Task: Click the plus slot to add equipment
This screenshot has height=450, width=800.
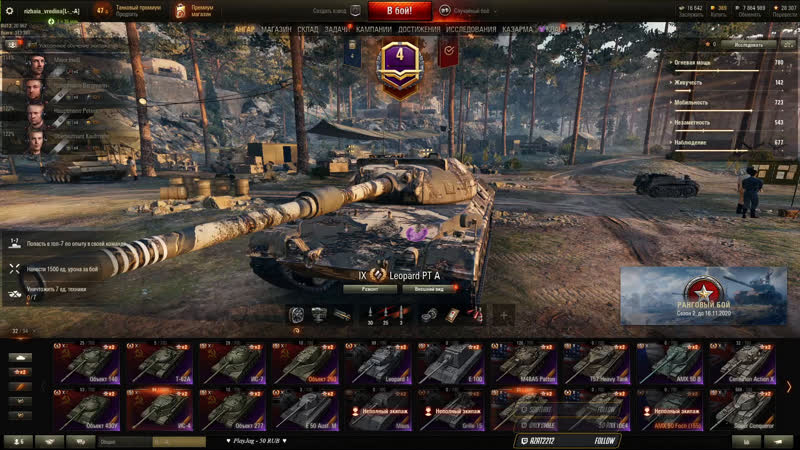Action: click(x=503, y=315)
